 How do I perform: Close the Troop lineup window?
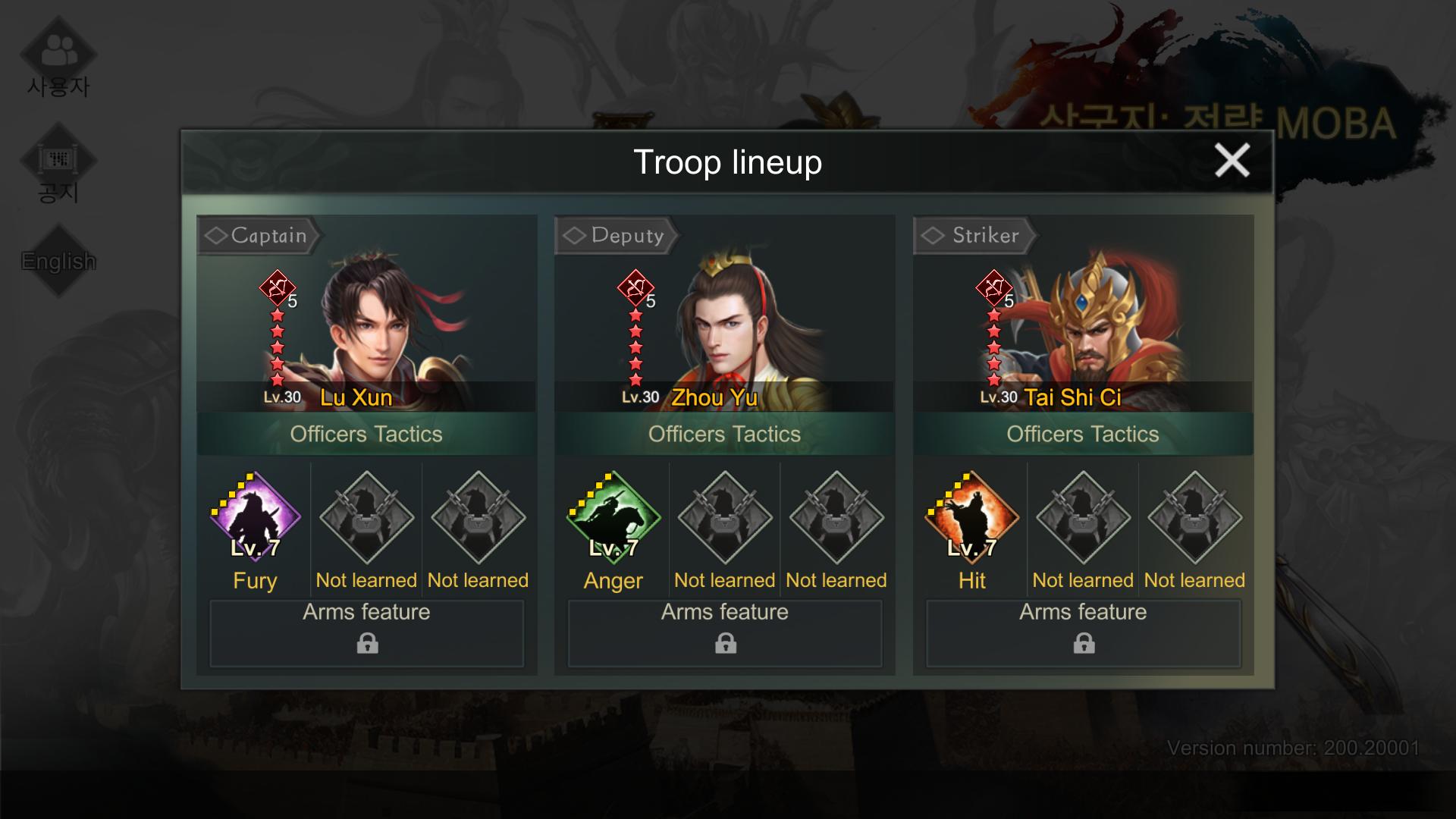[x=1232, y=161]
